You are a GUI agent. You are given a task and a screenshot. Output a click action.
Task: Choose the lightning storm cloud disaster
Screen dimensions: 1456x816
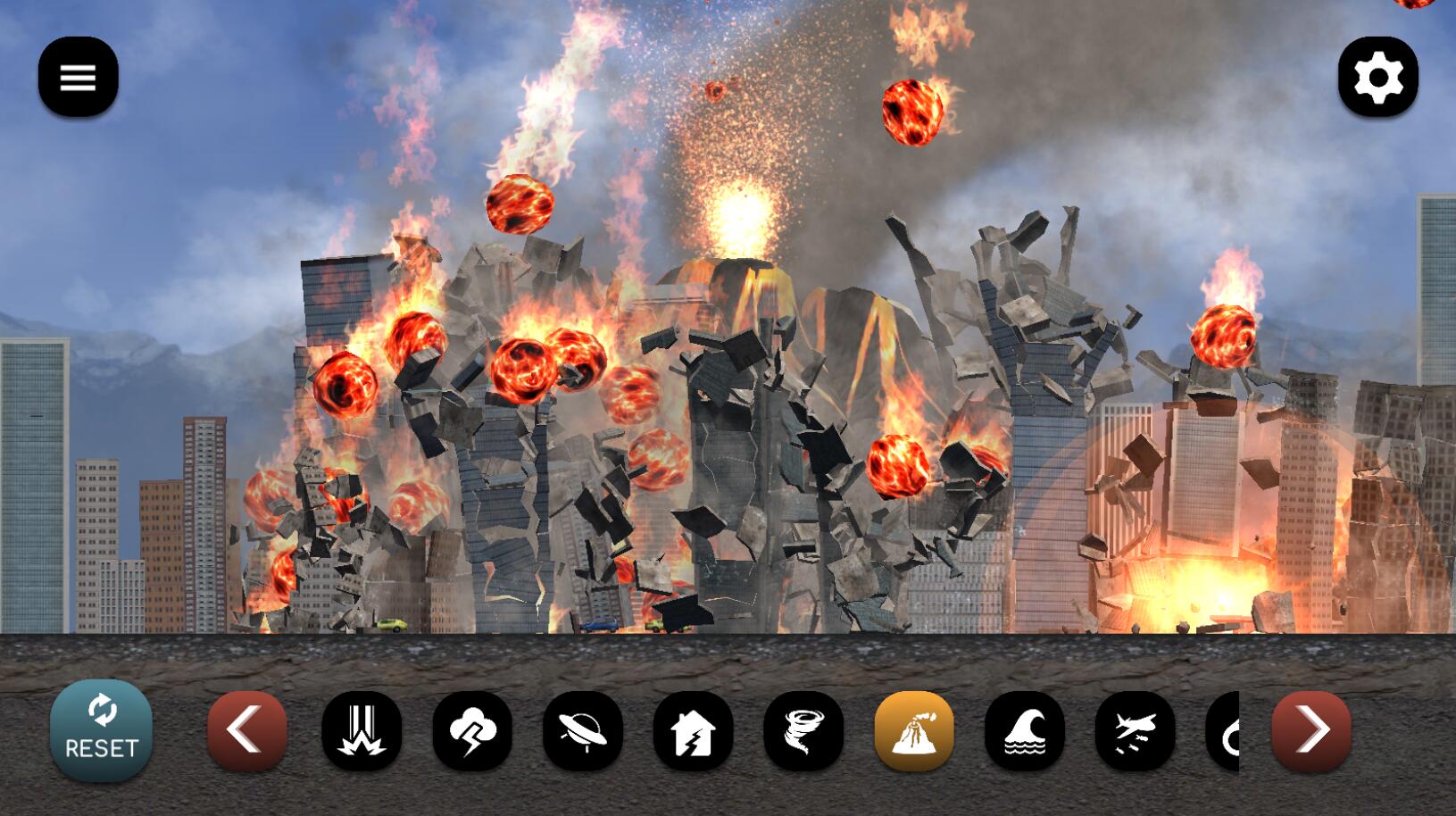click(472, 730)
